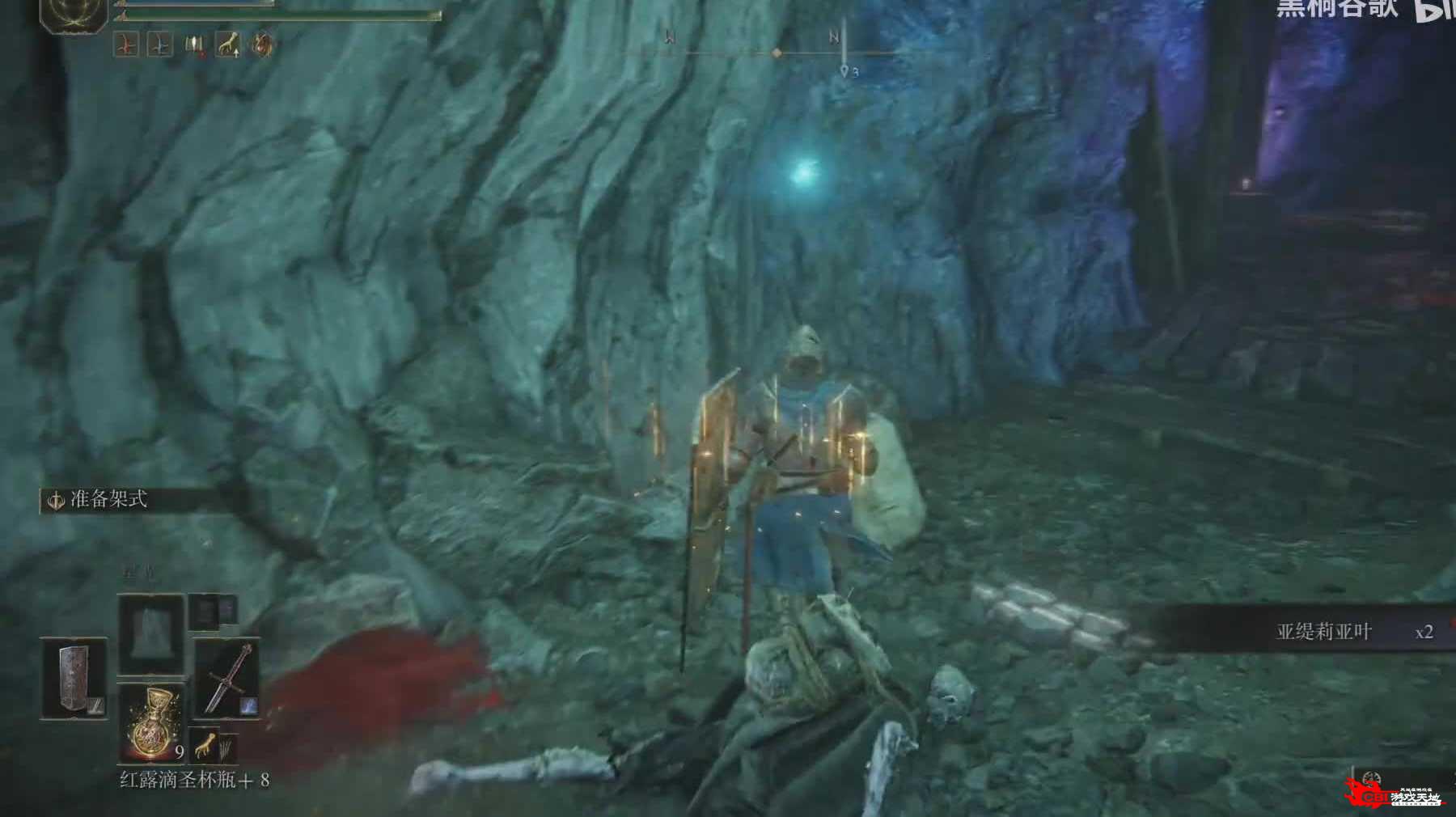This screenshot has width=1456, height=817.
Task: Select the right-hand sword slot
Action: pyautogui.click(x=226, y=678)
